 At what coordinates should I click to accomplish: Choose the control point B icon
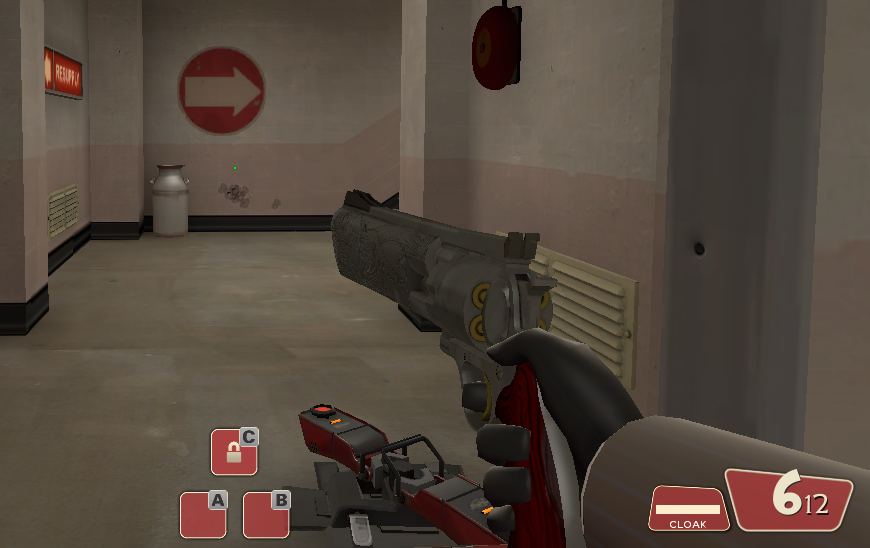tap(266, 515)
